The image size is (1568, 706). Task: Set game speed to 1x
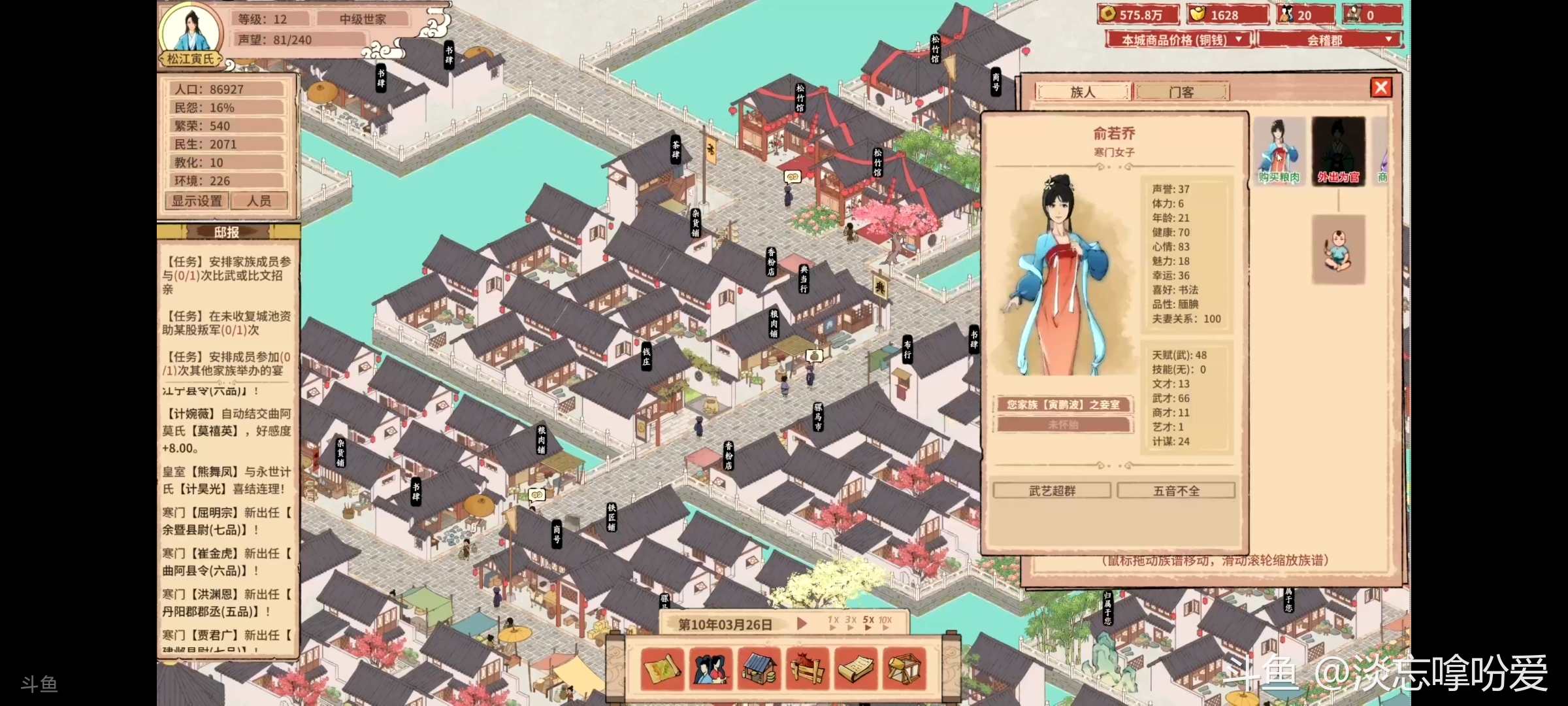[833, 622]
